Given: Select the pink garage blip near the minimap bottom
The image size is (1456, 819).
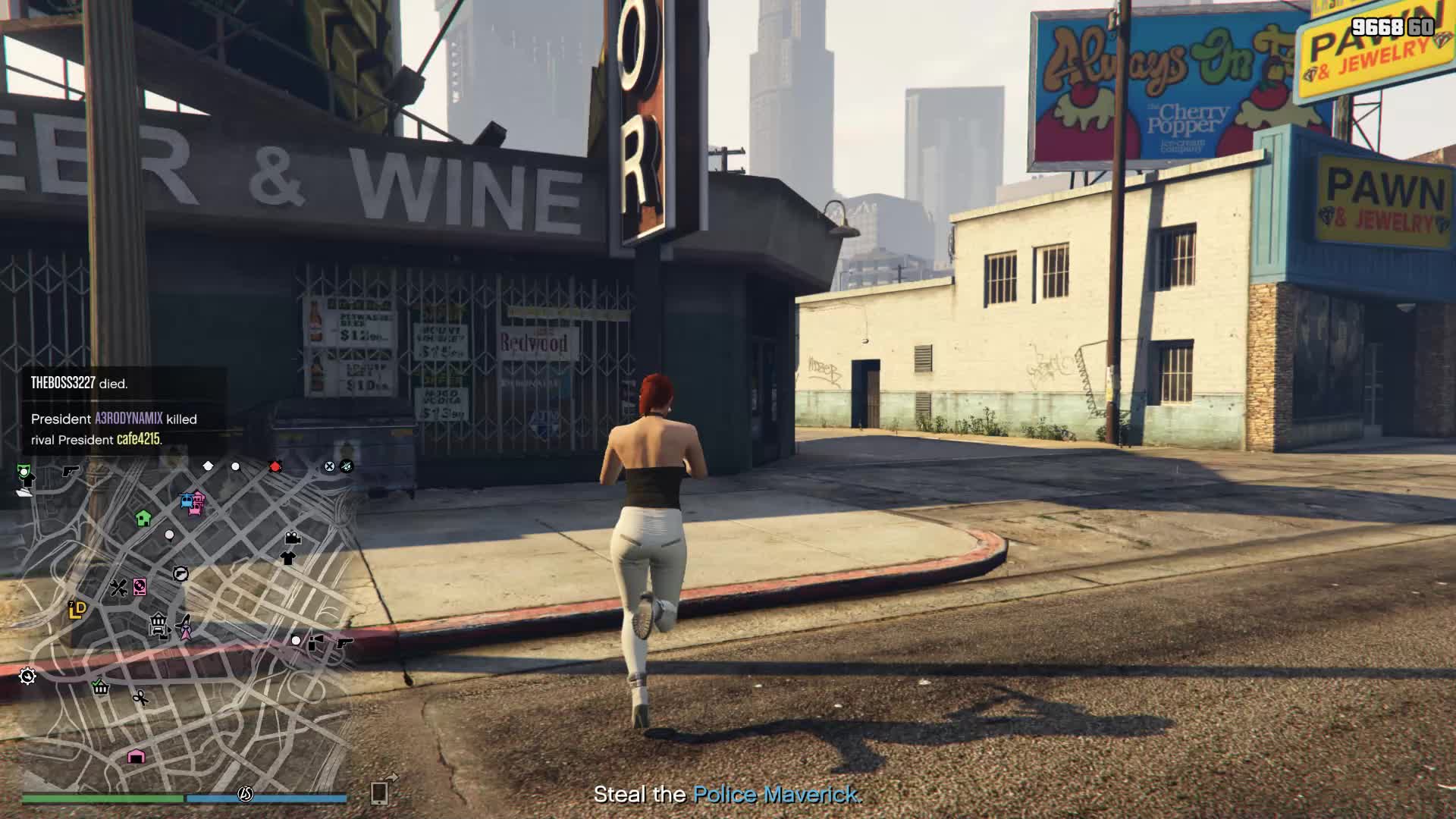Looking at the screenshot, I should (x=135, y=757).
